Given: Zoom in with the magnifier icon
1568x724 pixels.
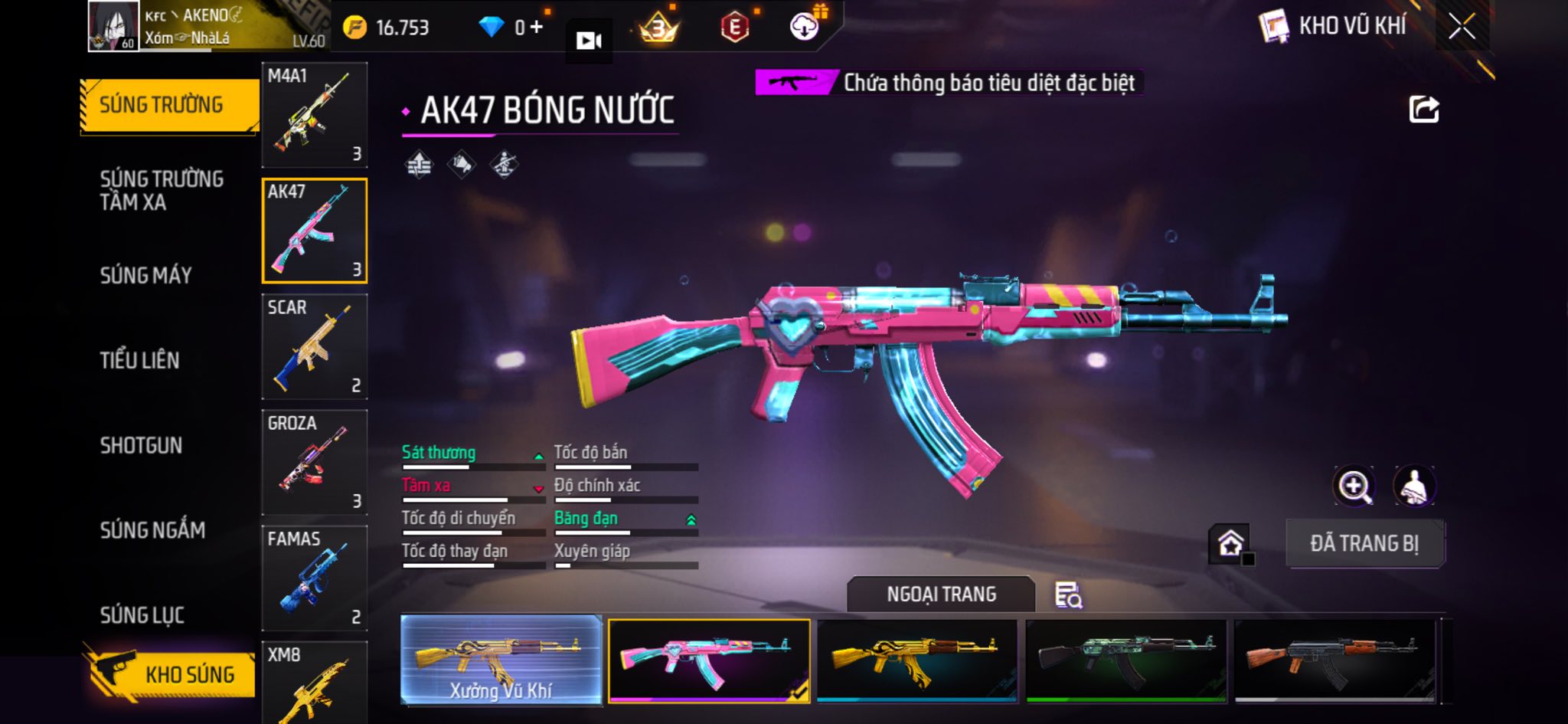Looking at the screenshot, I should tap(1354, 486).
